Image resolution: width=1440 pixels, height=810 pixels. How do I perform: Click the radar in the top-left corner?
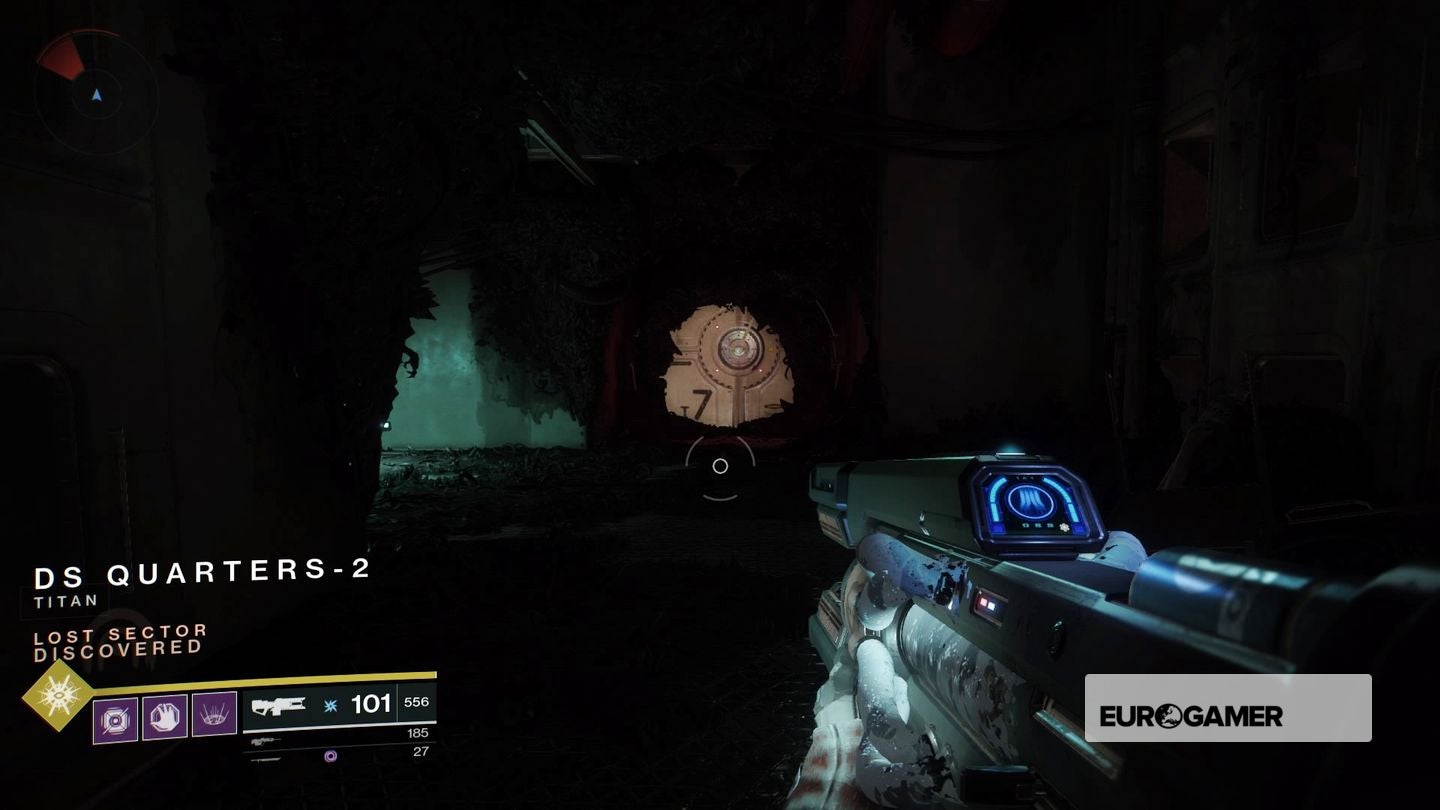[x=96, y=92]
